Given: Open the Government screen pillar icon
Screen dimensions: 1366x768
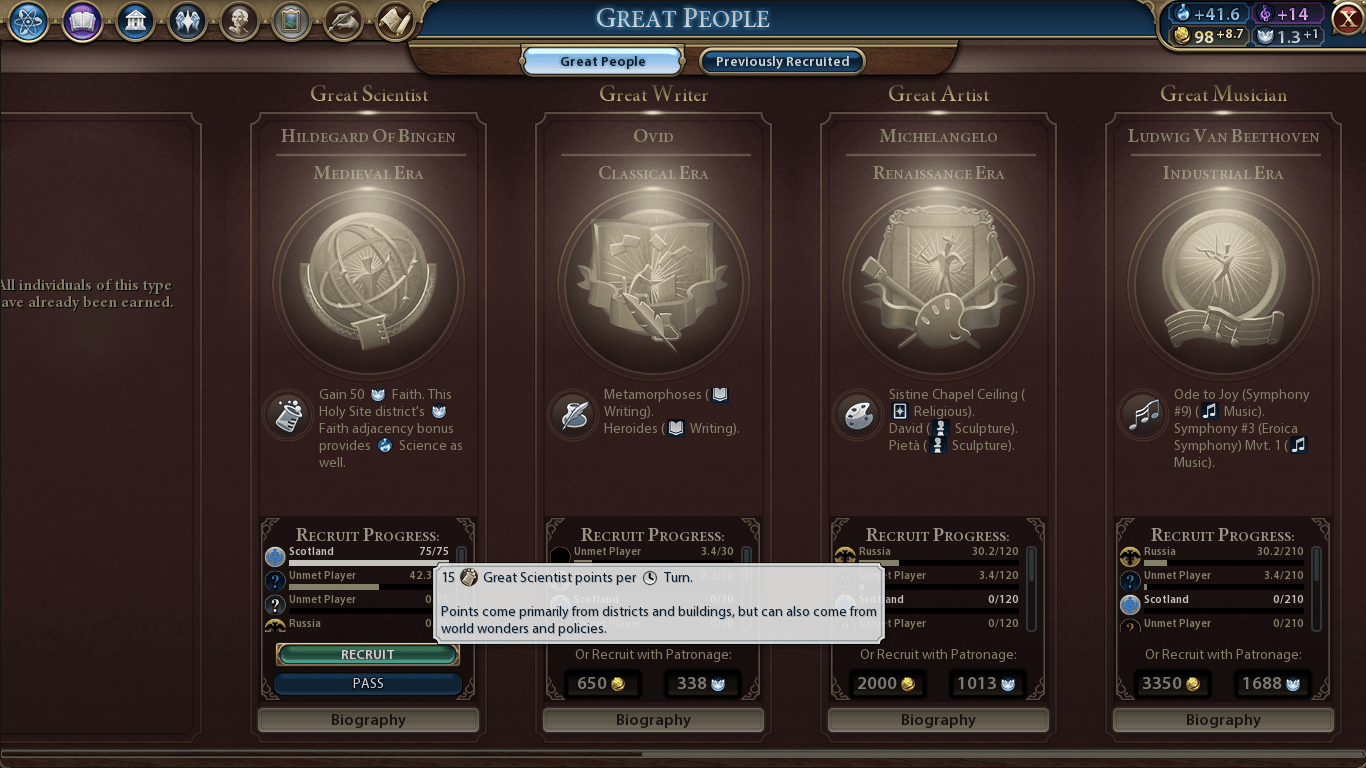Looking at the screenshot, I should [x=134, y=21].
